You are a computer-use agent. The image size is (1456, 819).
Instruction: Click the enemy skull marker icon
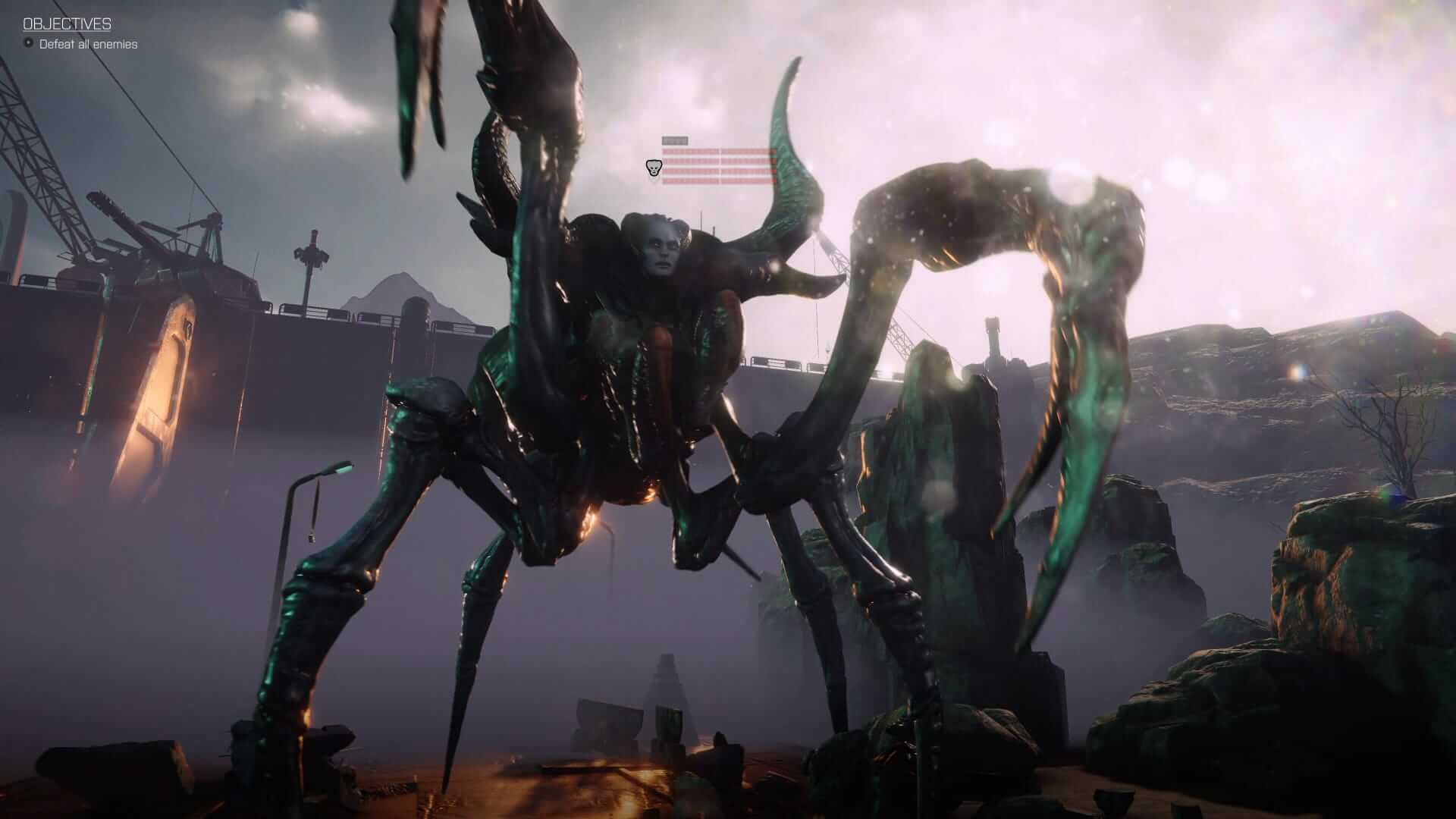652,168
